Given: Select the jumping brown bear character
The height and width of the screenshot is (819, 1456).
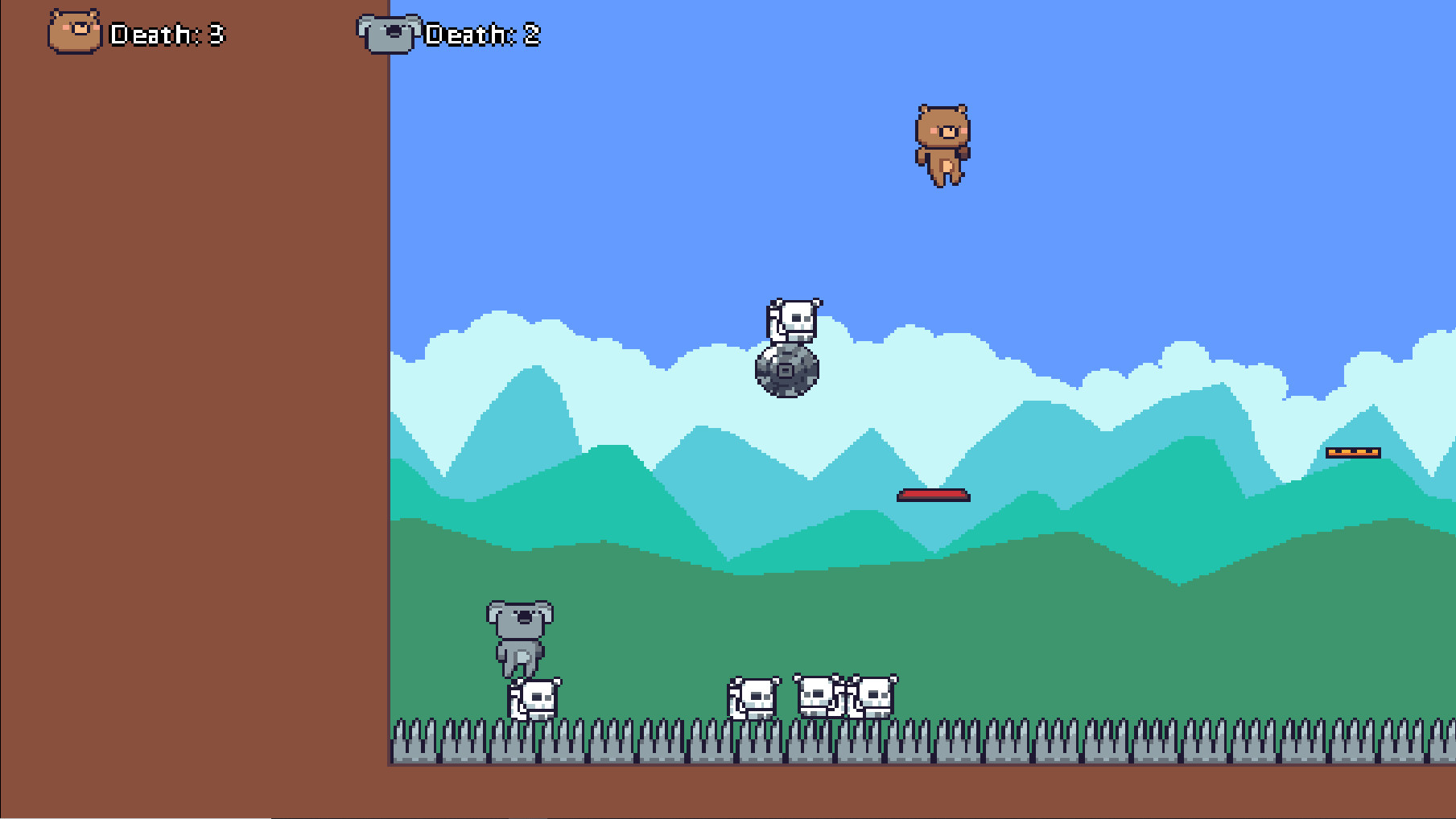Looking at the screenshot, I should 943,145.
